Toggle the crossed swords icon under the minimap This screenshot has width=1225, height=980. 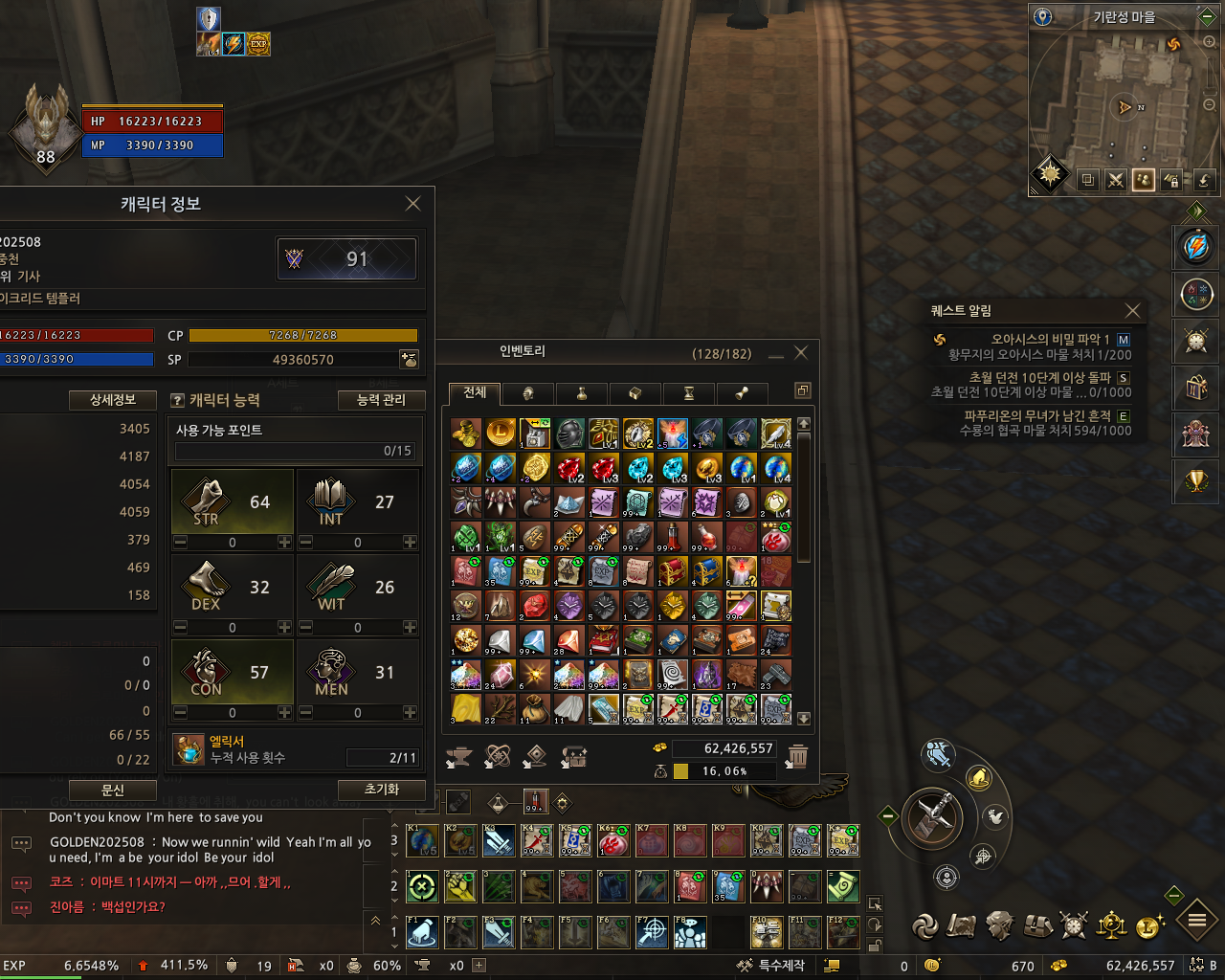pos(1115,179)
